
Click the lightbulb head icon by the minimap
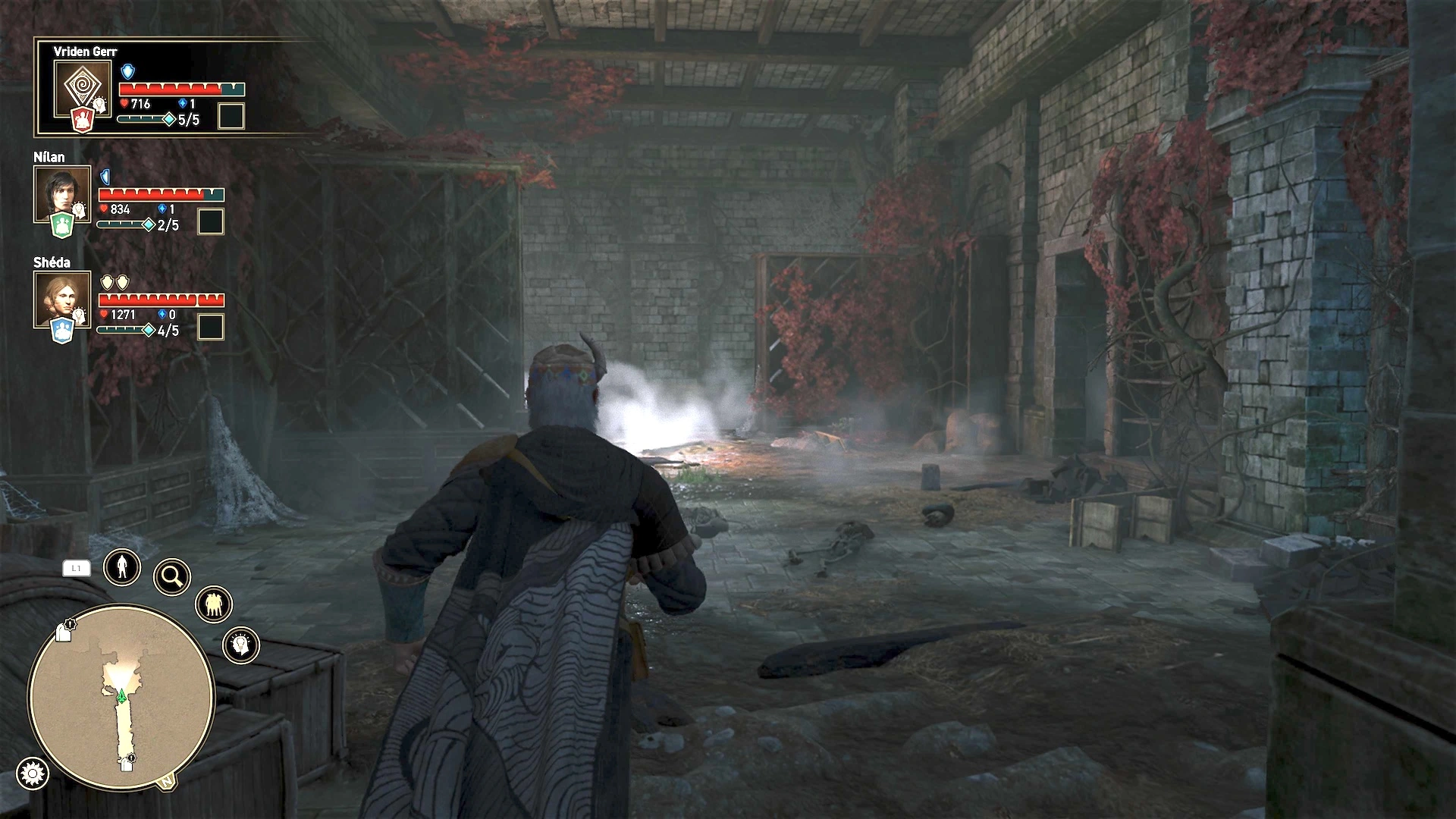point(241,645)
